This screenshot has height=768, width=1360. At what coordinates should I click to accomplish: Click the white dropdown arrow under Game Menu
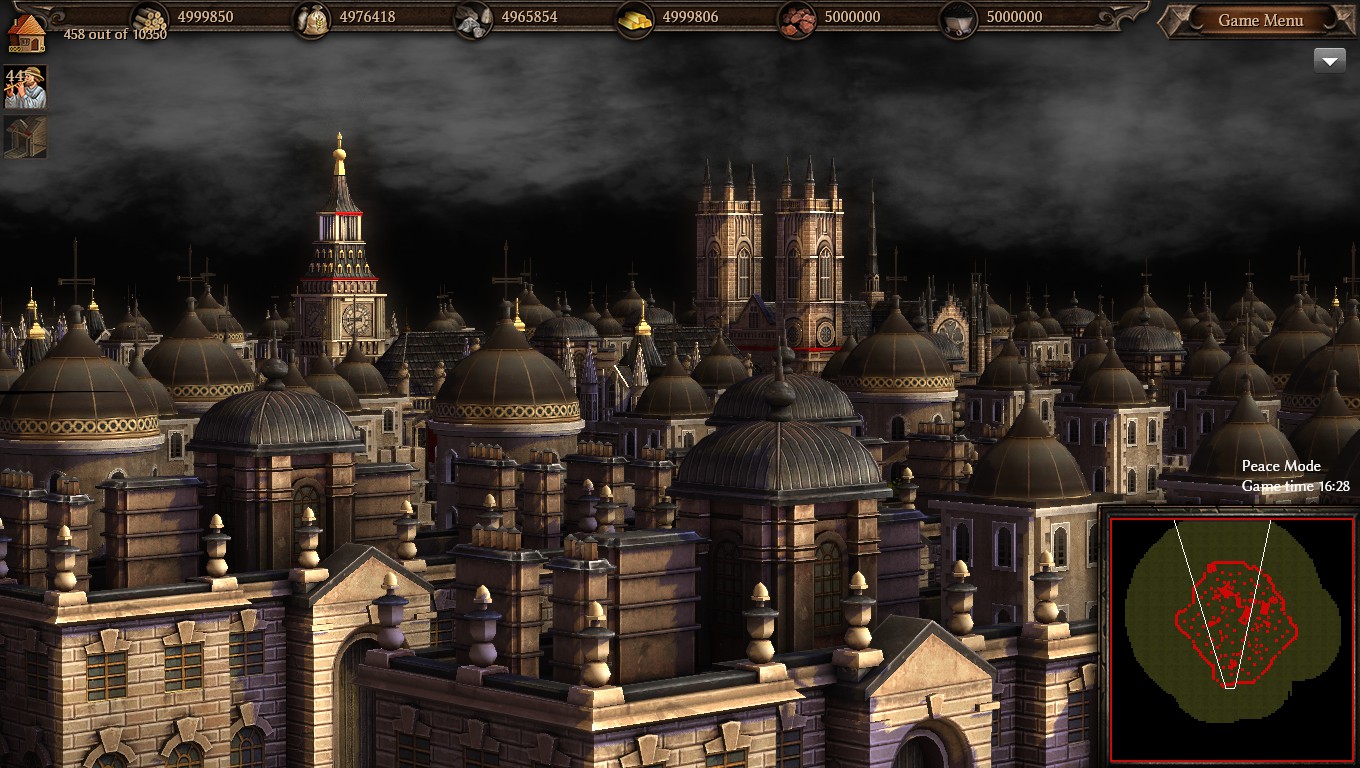[x=1329, y=61]
